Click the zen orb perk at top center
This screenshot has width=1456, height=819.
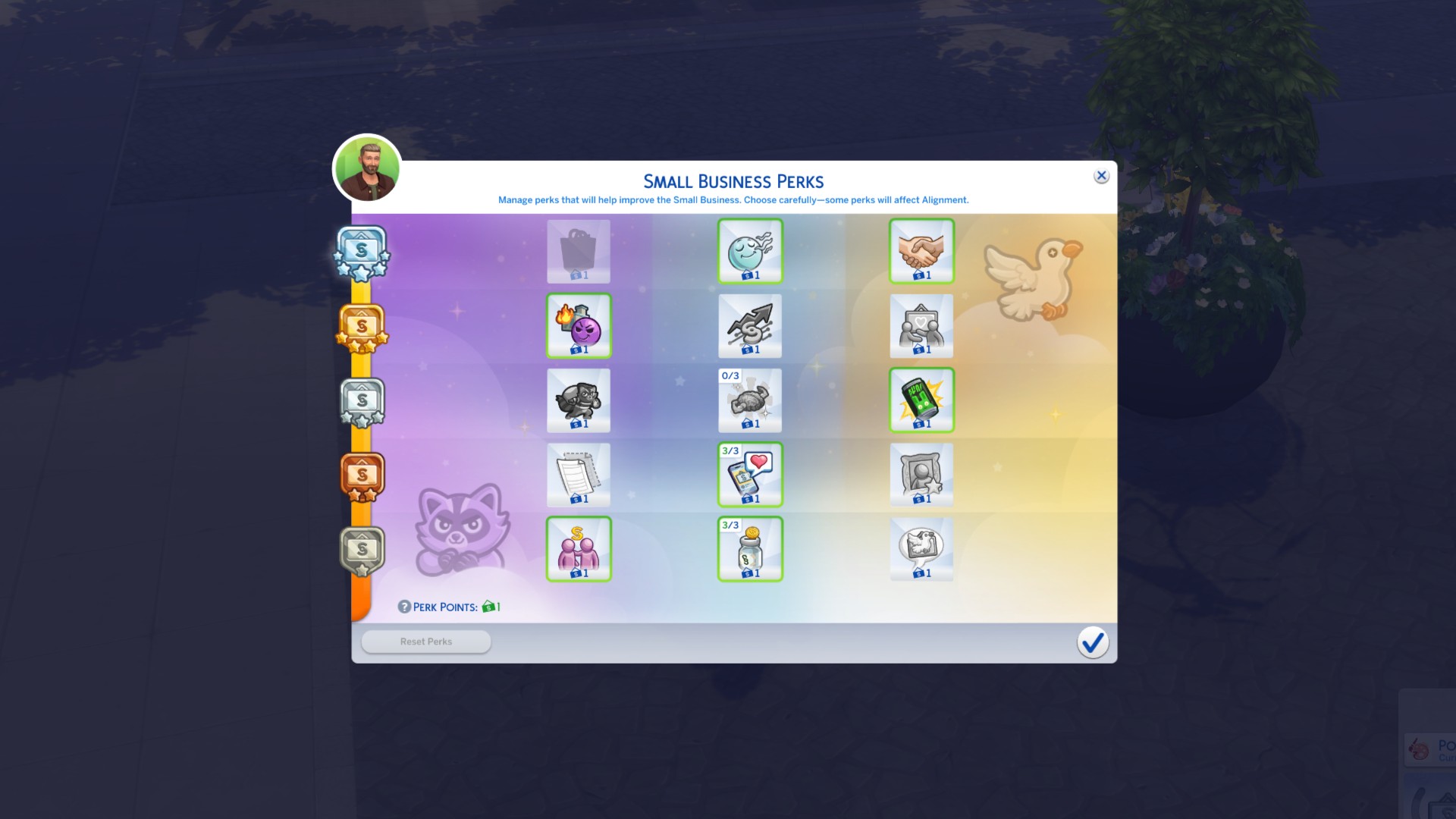tap(749, 251)
